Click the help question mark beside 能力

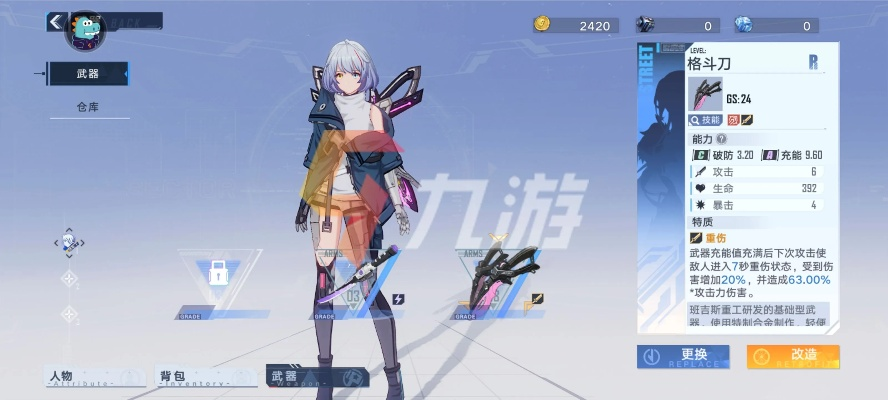[x=719, y=139]
